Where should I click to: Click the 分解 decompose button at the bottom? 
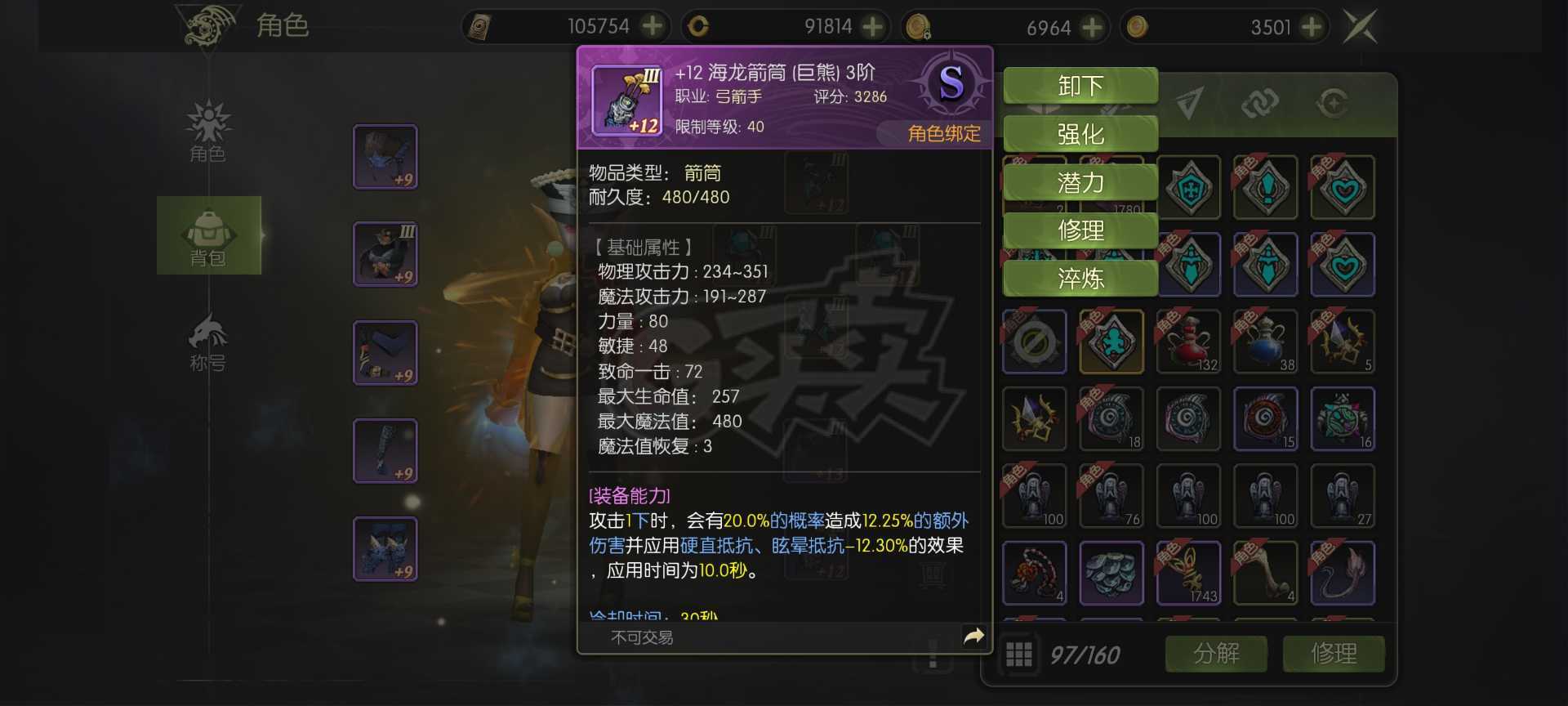click(x=1216, y=654)
